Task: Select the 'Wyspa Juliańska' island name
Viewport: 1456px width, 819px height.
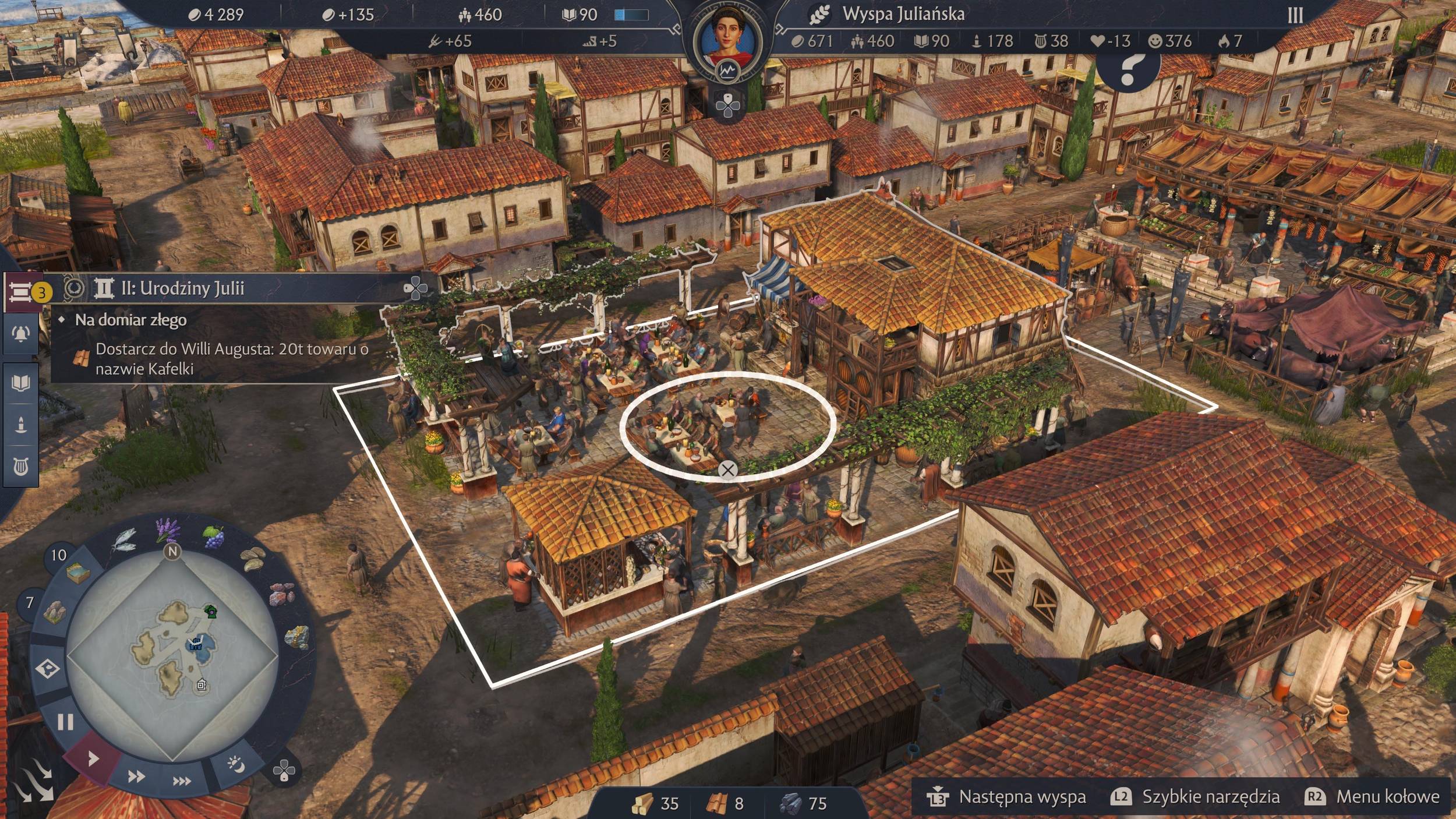Action: click(x=903, y=14)
